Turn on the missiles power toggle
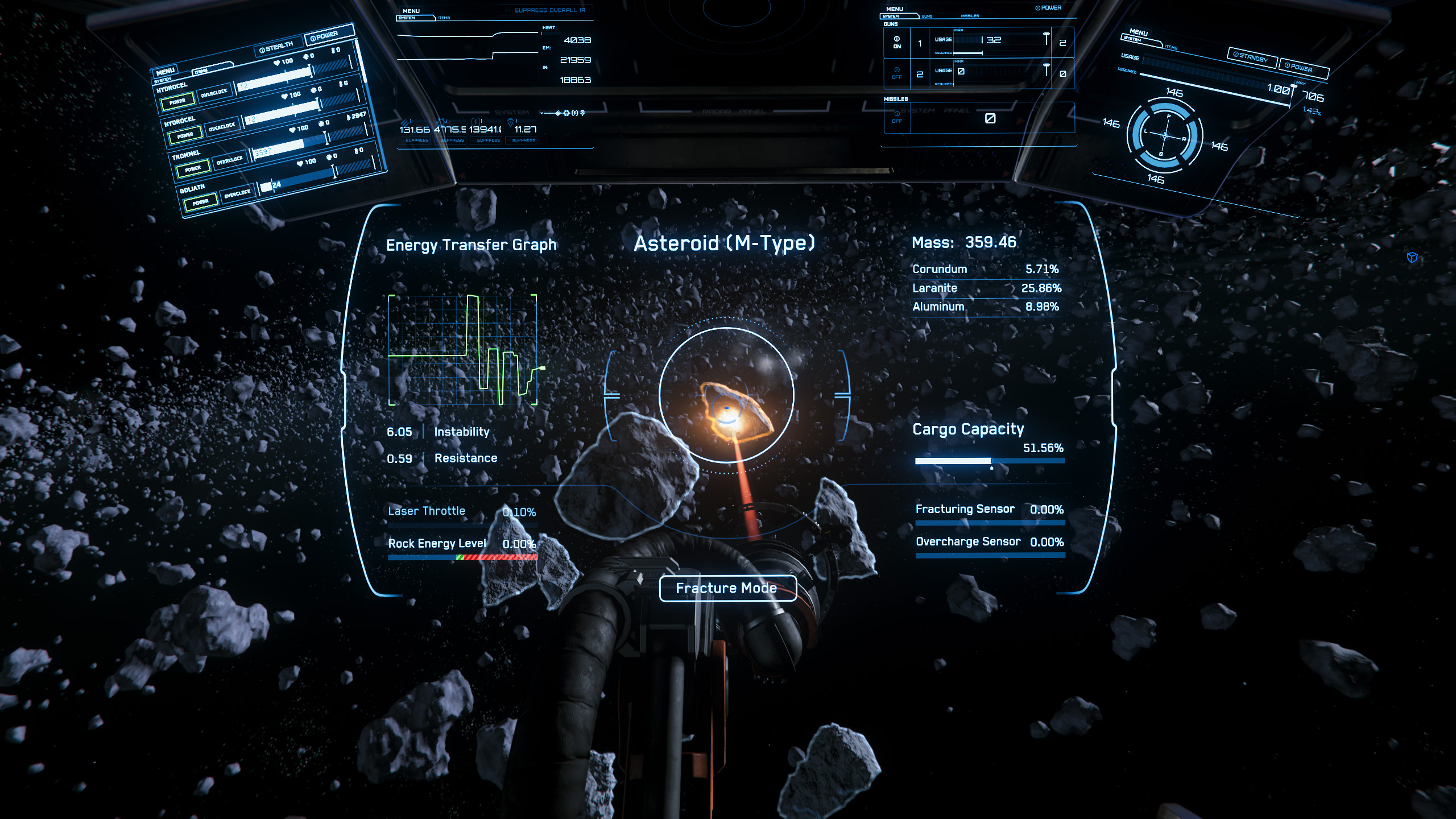Image resolution: width=1456 pixels, height=819 pixels. pyautogui.click(x=897, y=116)
